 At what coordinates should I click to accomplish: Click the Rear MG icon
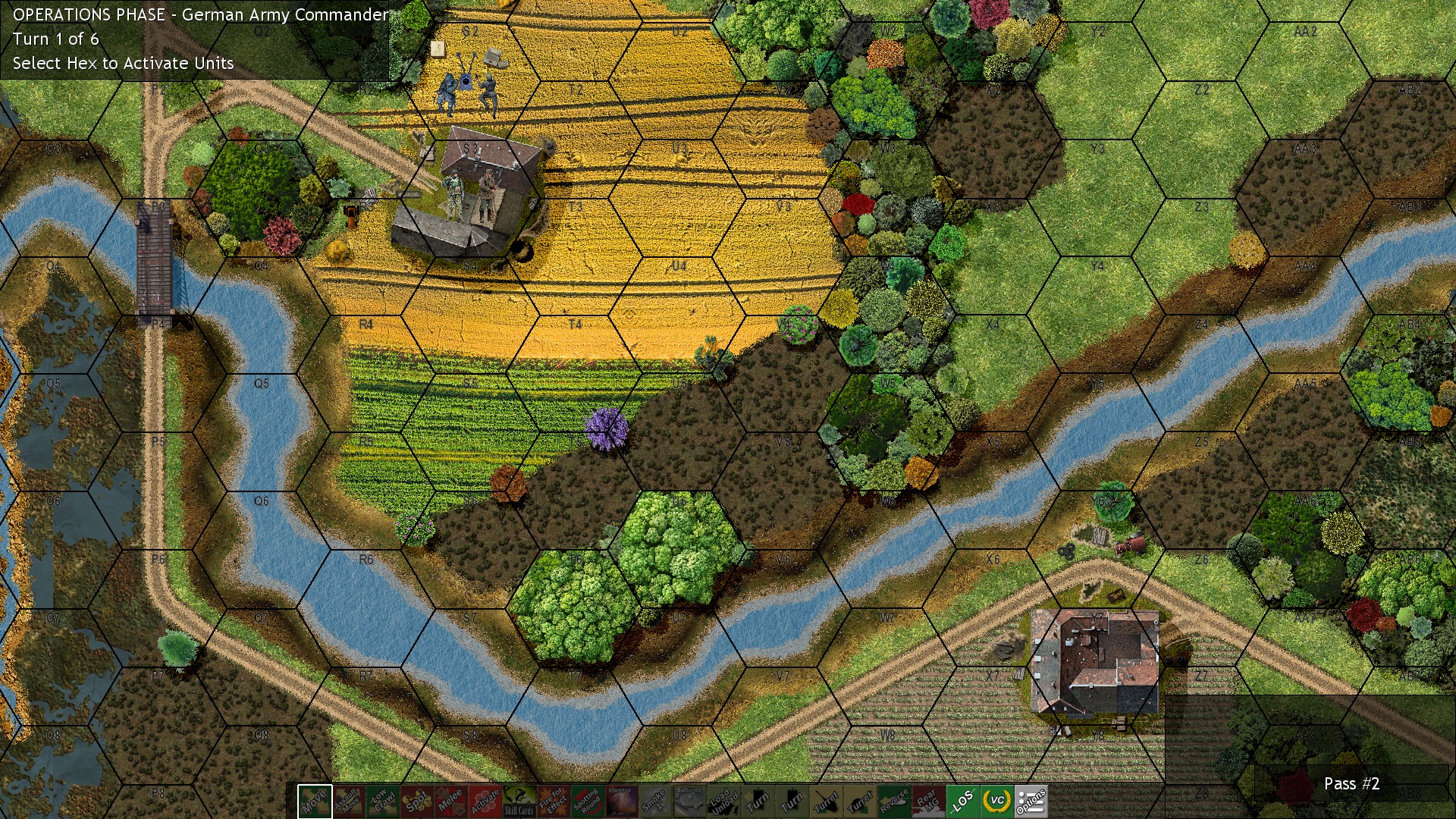click(930, 802)
